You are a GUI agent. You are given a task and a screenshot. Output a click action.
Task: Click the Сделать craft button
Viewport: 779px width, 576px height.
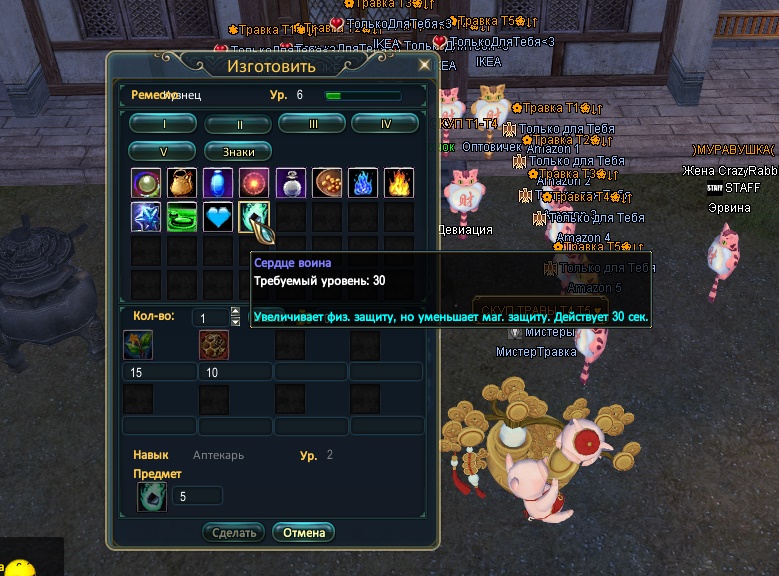point(234,532)
